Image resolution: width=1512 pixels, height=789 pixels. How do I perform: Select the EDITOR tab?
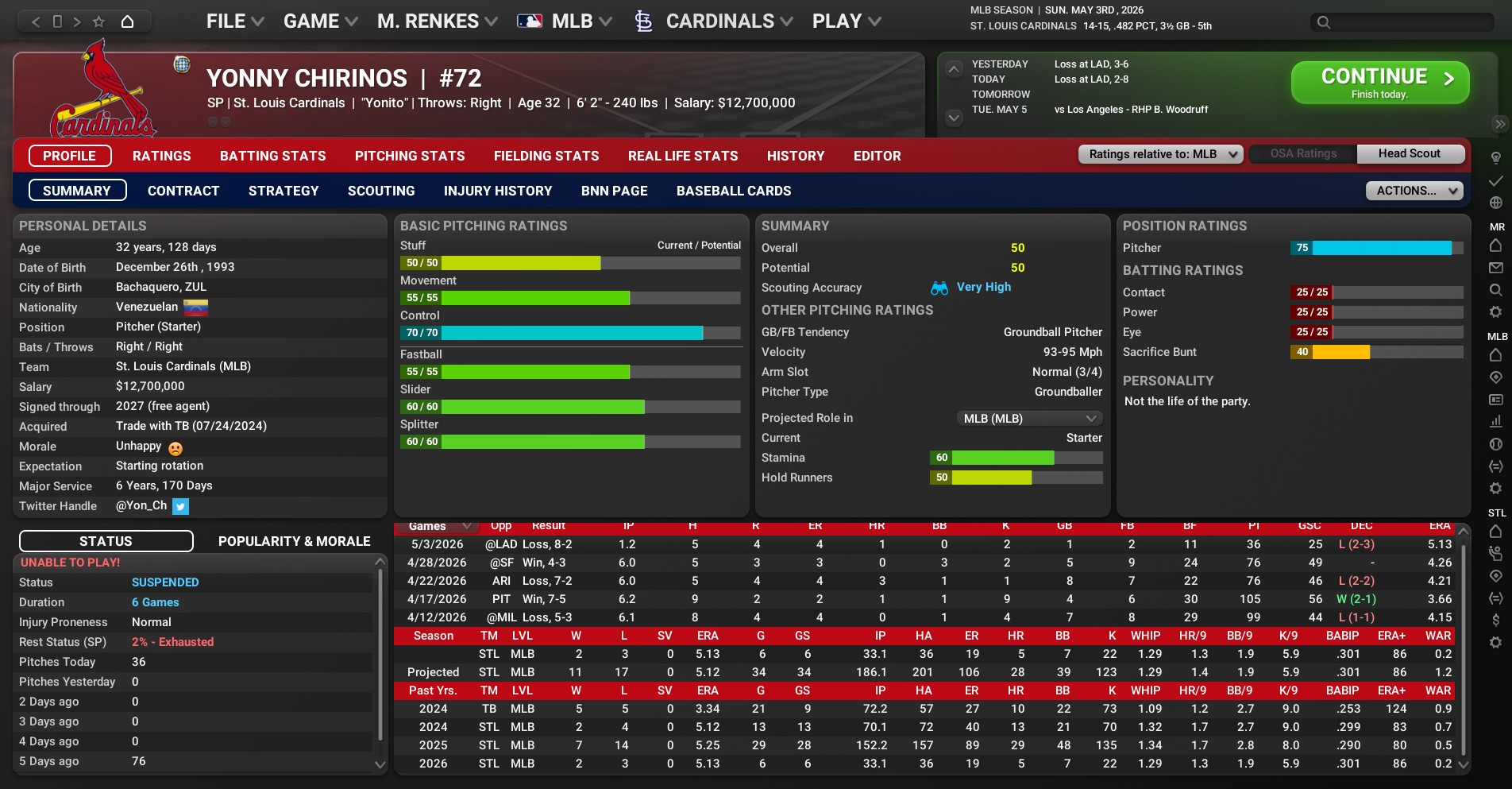877,156
